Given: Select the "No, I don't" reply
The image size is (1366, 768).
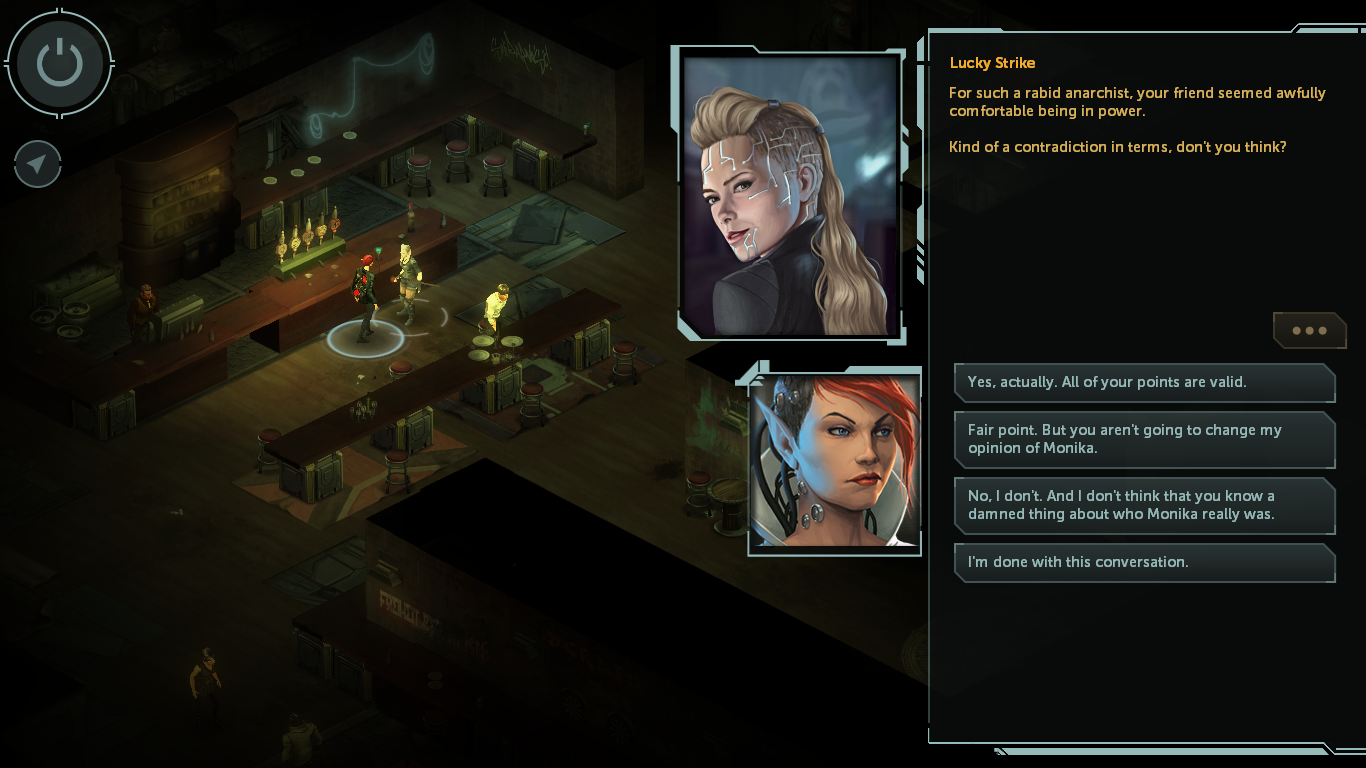Looking at the screenshot, I should (1144, 505).
